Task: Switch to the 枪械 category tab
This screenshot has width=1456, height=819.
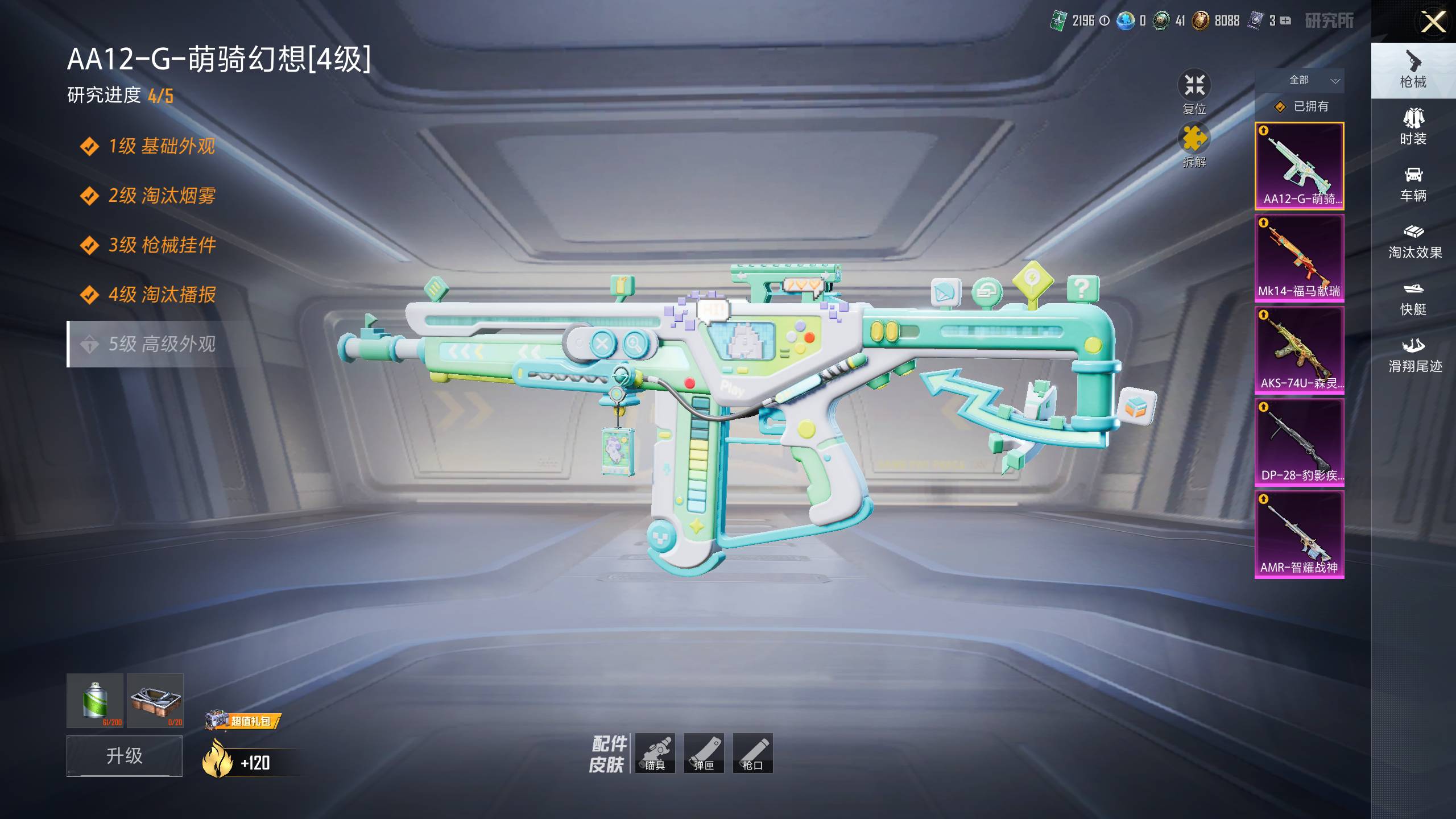Action: tap(1413, 71)
